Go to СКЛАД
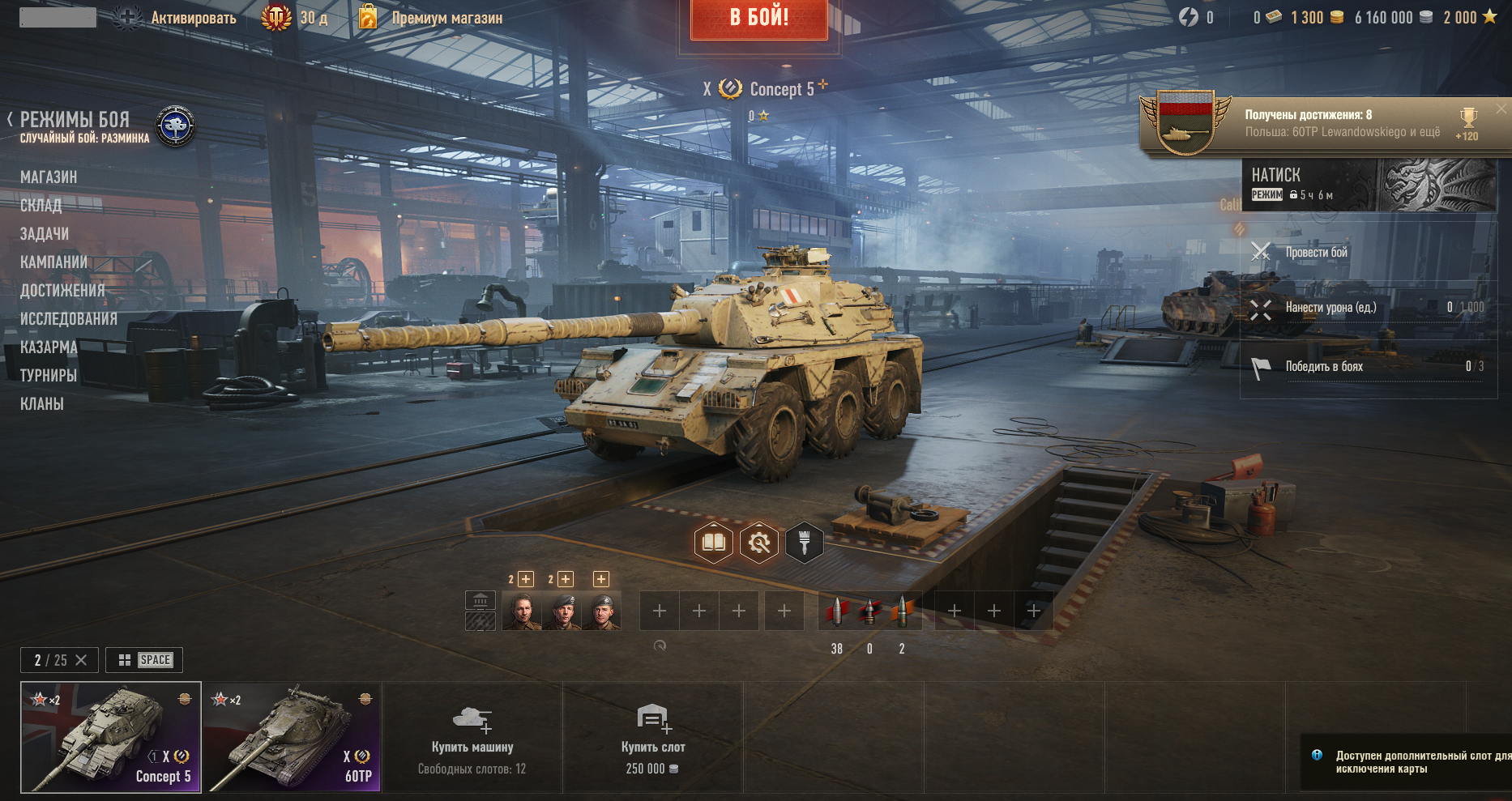Image resolution: width=1512 pixels, height=801 pixels. click(x=41, y=206)
